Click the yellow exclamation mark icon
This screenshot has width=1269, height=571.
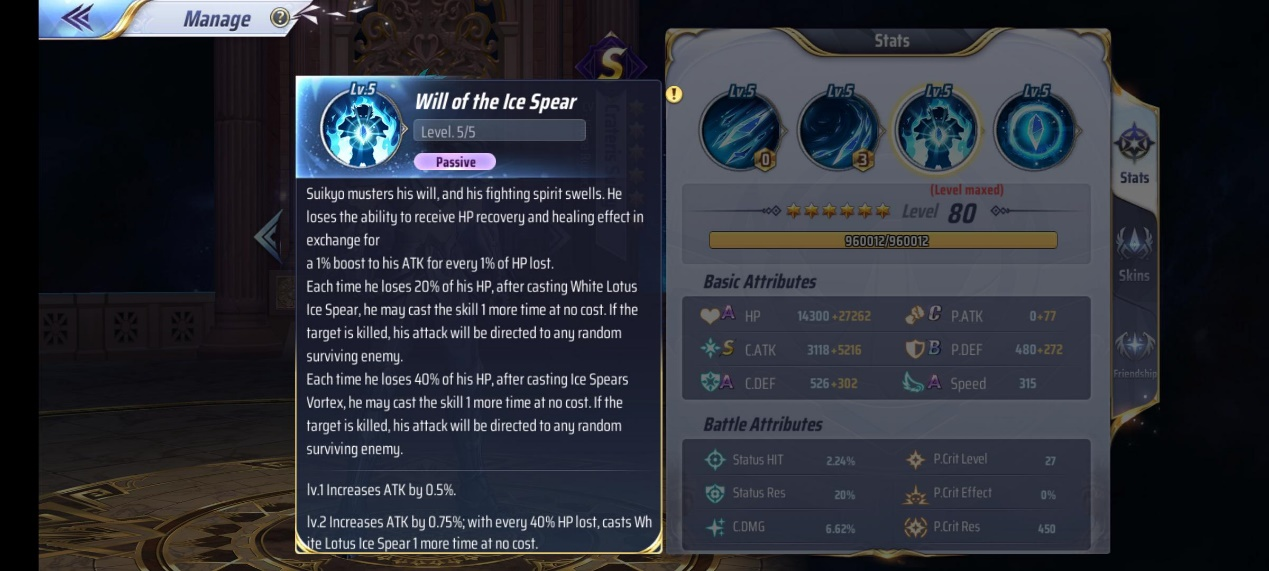pos(675,94)
